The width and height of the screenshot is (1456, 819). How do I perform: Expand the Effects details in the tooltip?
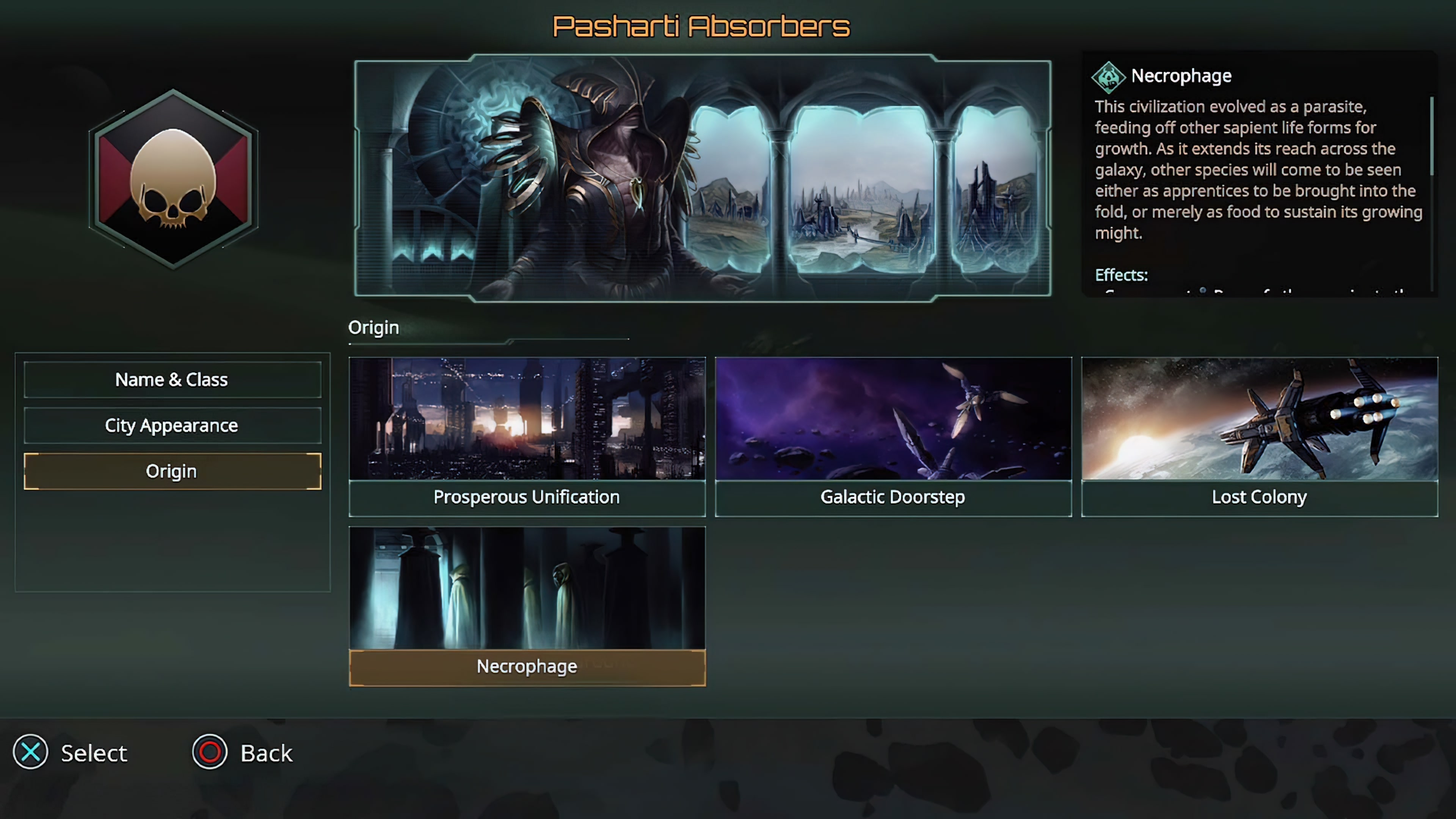(1122, 275)
